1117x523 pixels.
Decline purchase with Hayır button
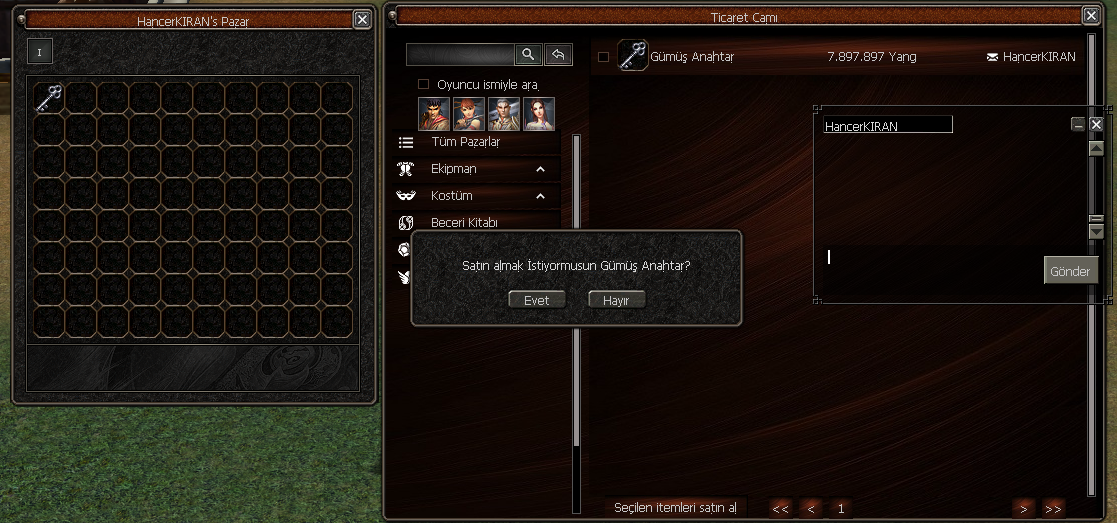[x=616, y=300]
